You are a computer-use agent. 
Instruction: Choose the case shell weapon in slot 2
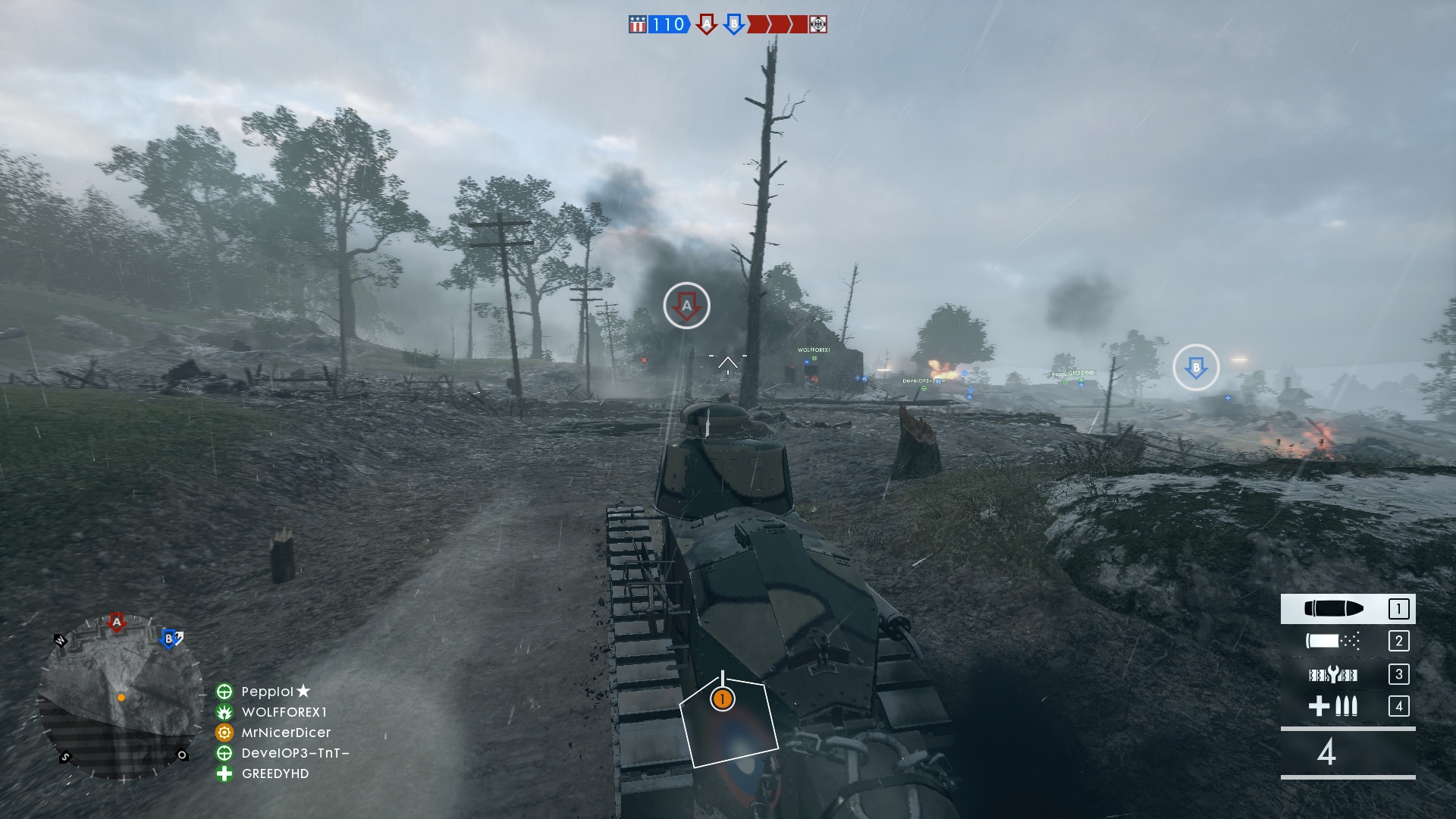[x=1347, y=641]
